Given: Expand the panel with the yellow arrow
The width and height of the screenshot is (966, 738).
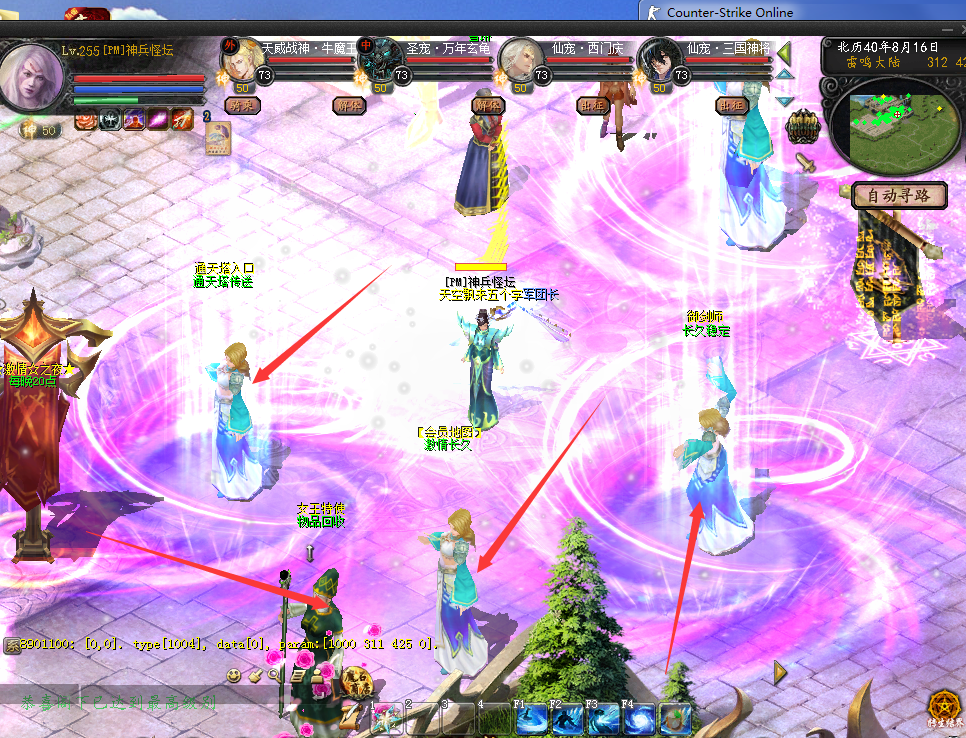Looking at the screenshot, I should [781, 673].
